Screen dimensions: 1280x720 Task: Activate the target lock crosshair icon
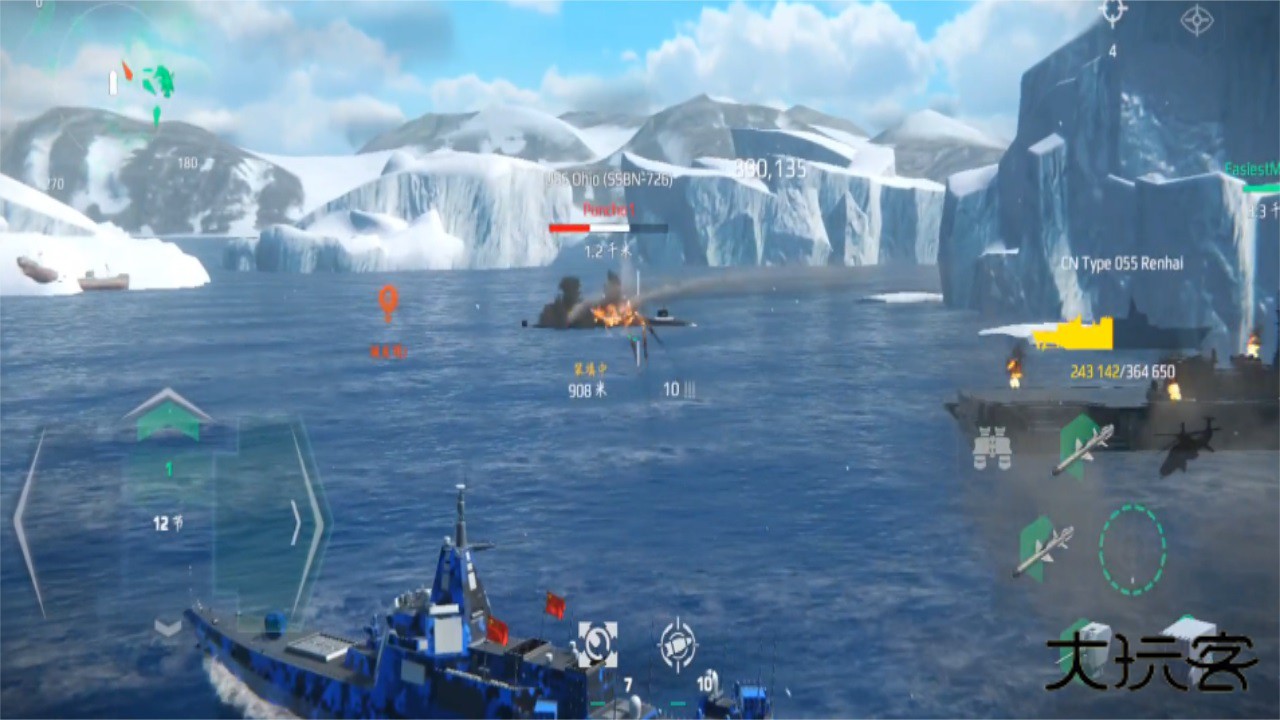coord(680,645)
